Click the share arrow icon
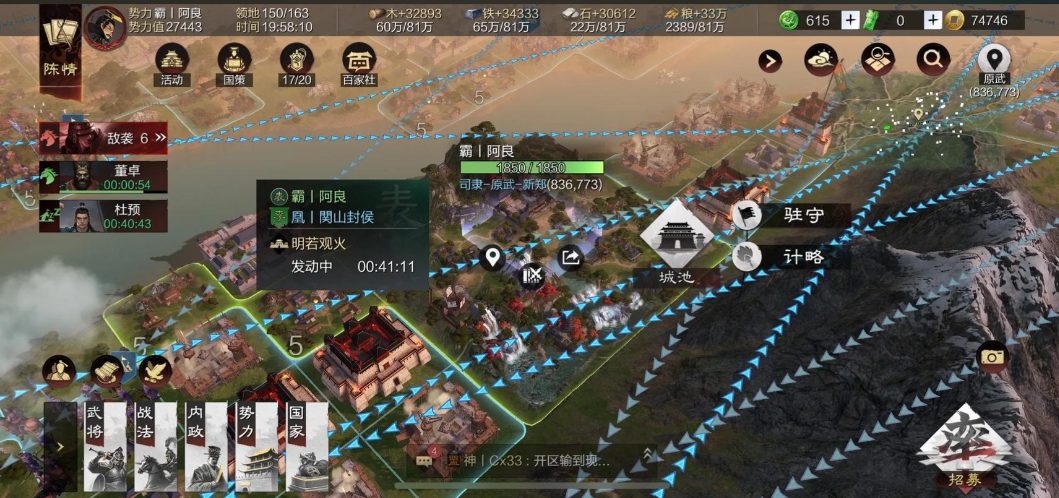Screen dimensions: 1059x498 point(571,258)
